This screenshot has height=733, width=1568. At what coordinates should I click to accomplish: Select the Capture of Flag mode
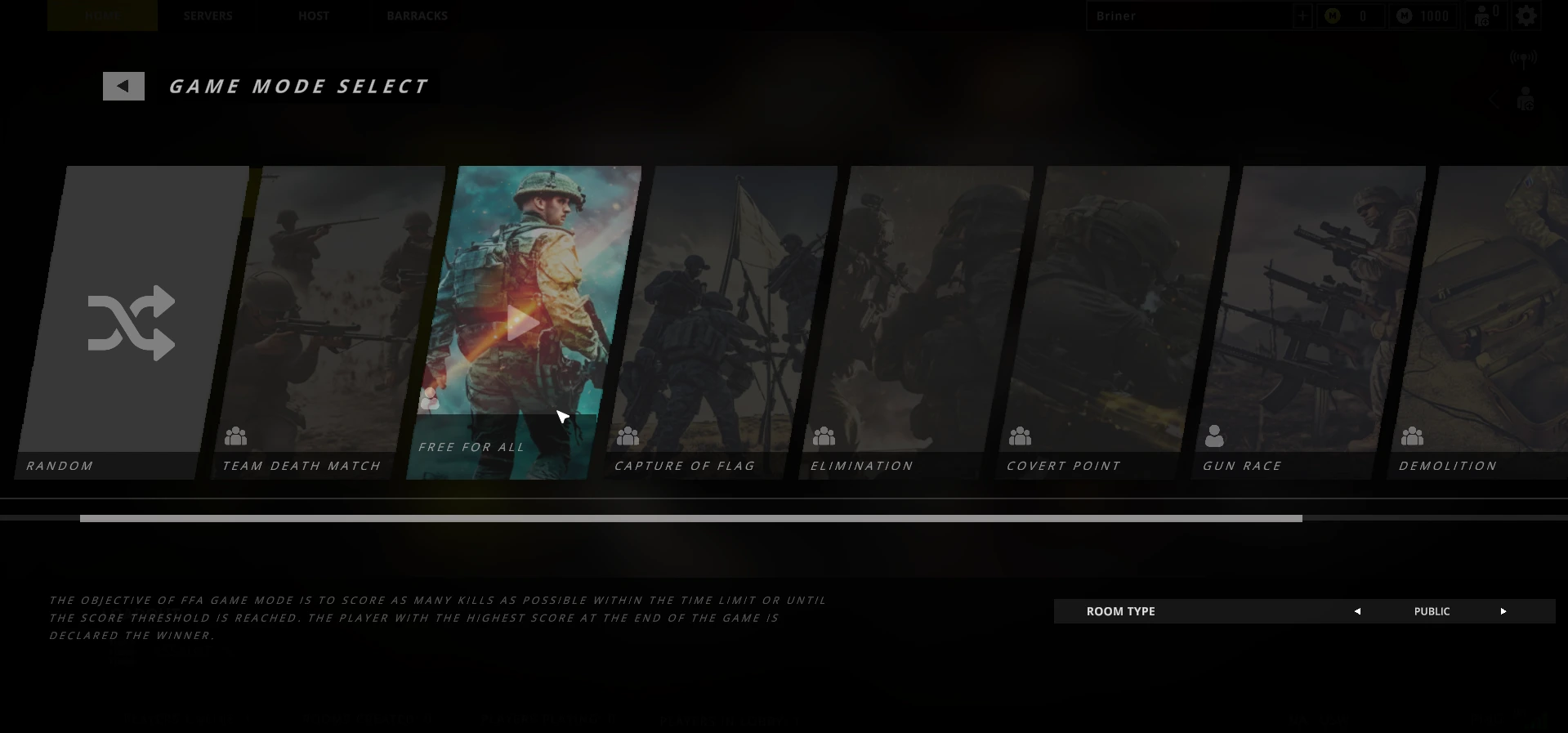point(719,323)
